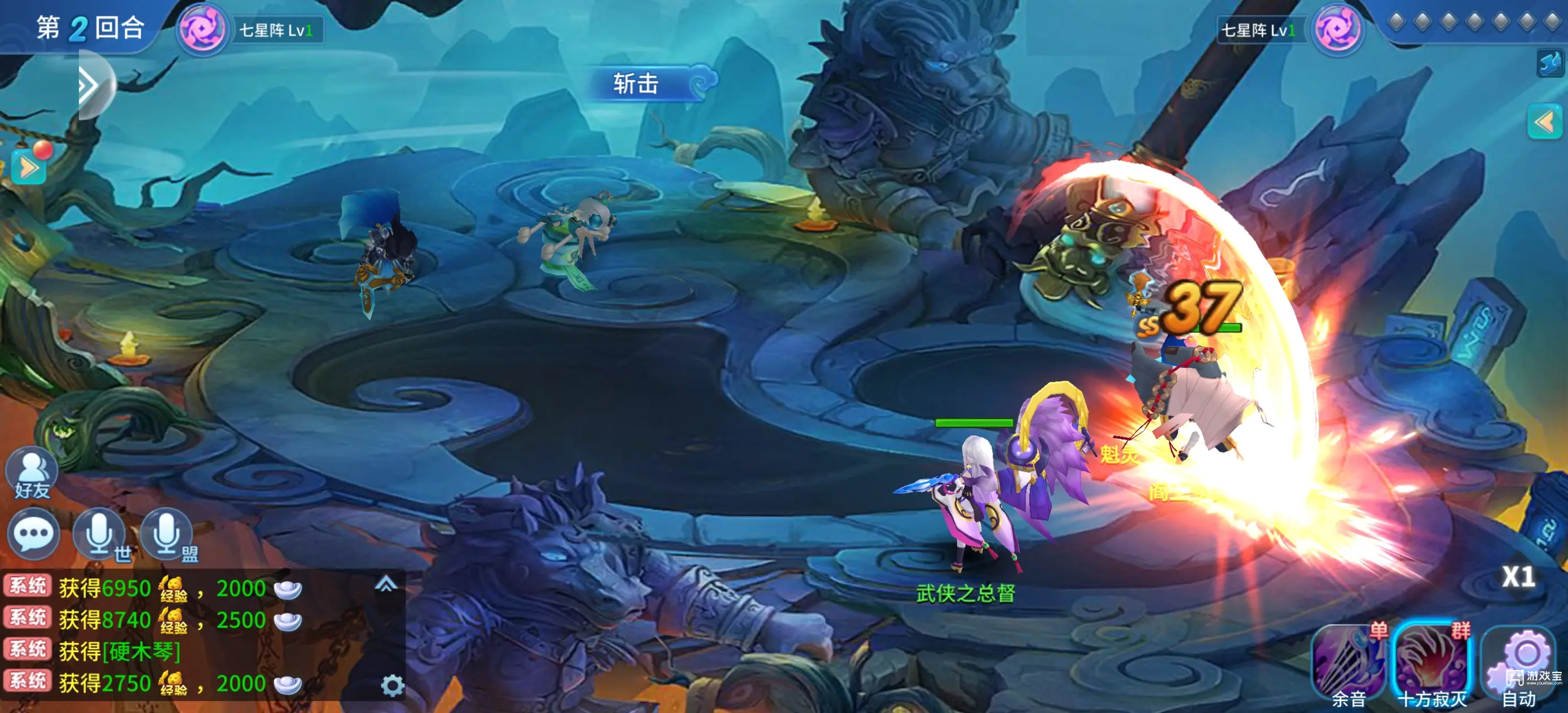The width and height of the screenshot is (1568, 713).
Task: View the left team 七星阵 formation
Action: pyautogui.click(x=203, y=29)
